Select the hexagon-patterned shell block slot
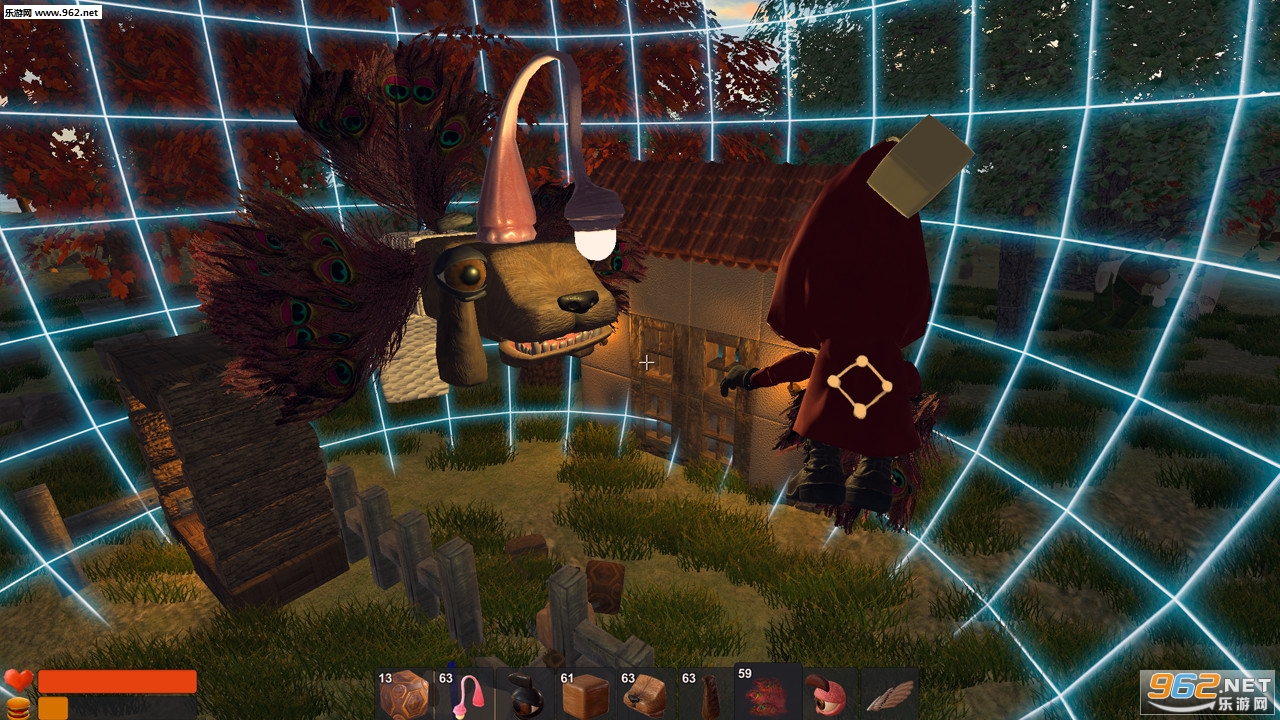 (403, 693)
